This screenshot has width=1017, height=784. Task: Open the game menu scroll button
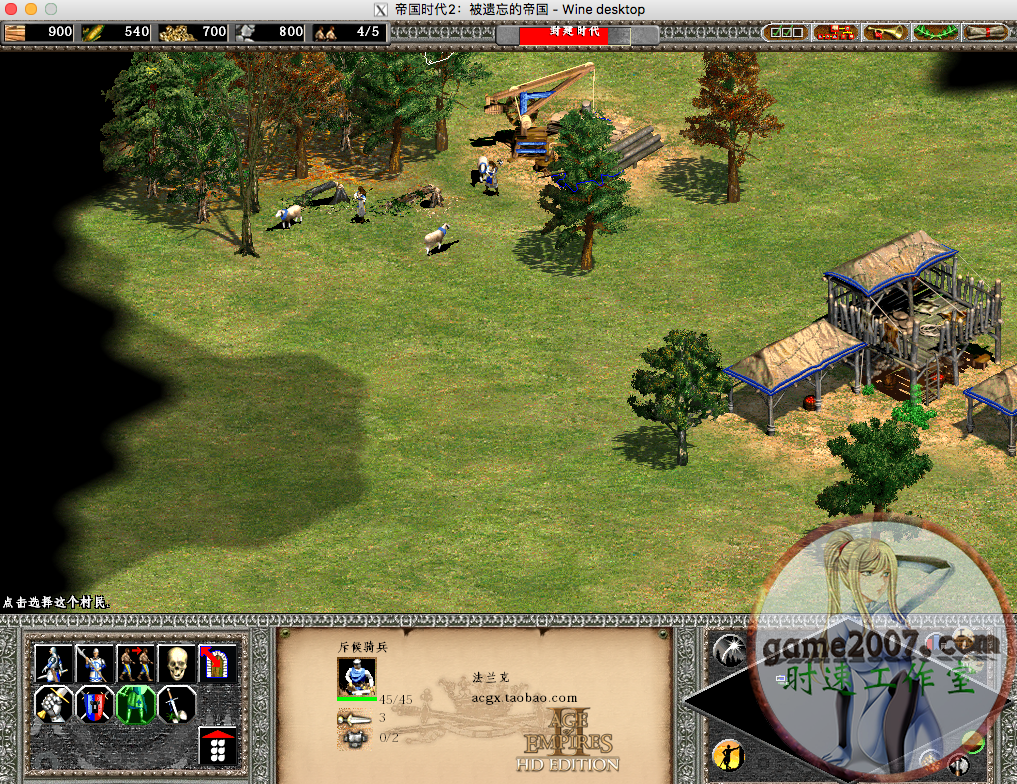[985, 32]
